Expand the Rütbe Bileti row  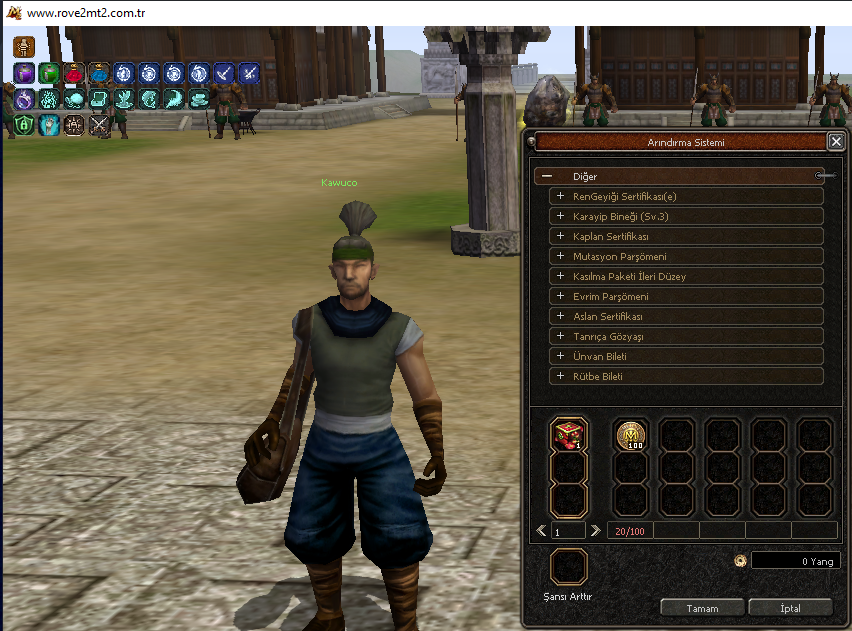click(560, 376)
